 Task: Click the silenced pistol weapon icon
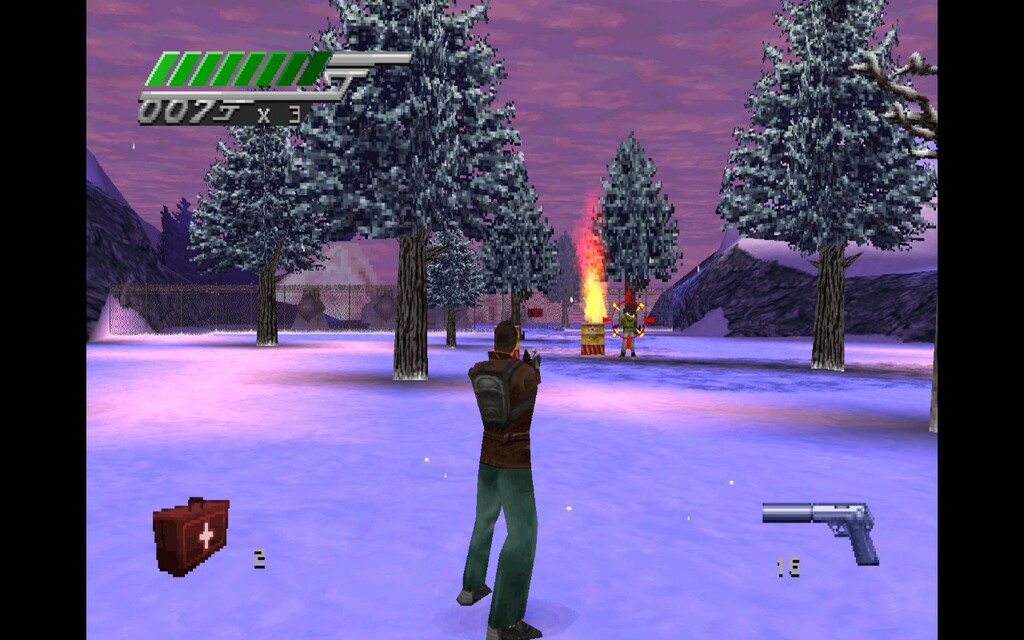(822, 524)
